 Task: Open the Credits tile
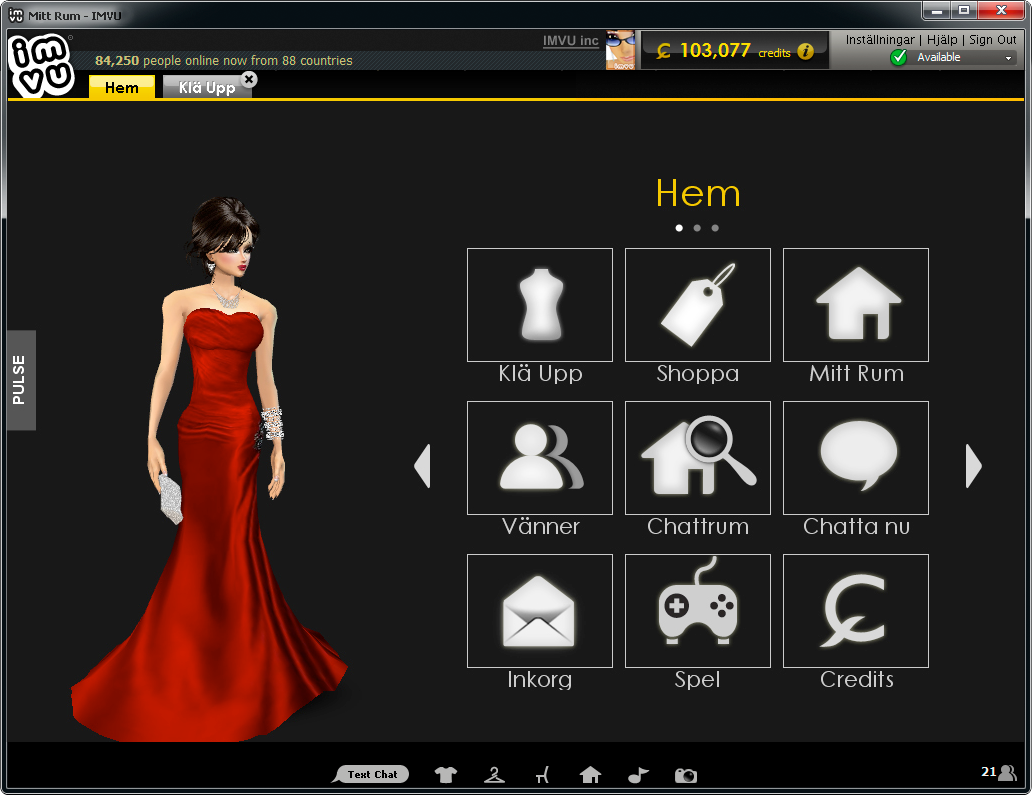pos(856,611)
